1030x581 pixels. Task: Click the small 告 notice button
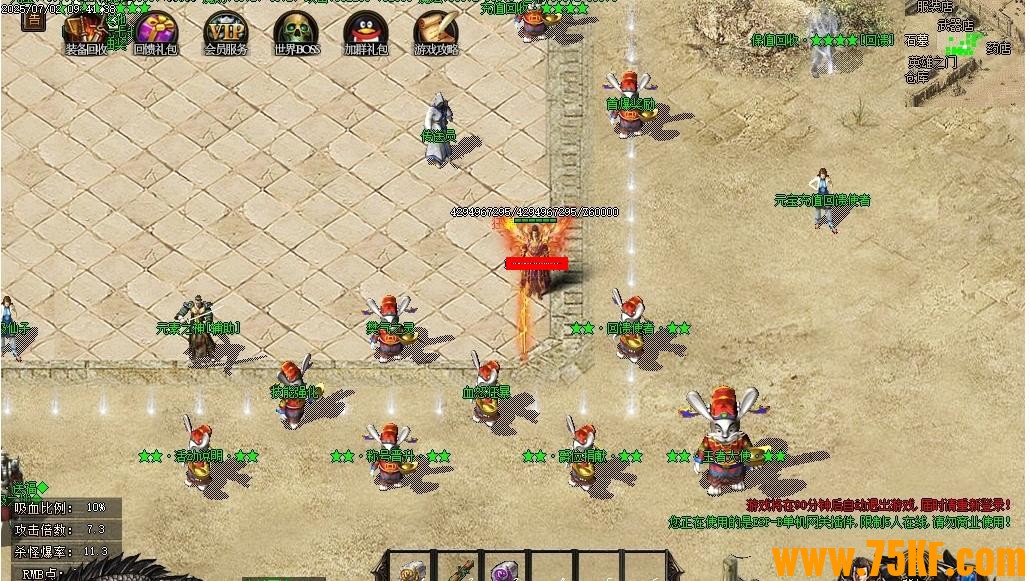tap(33, 19)
